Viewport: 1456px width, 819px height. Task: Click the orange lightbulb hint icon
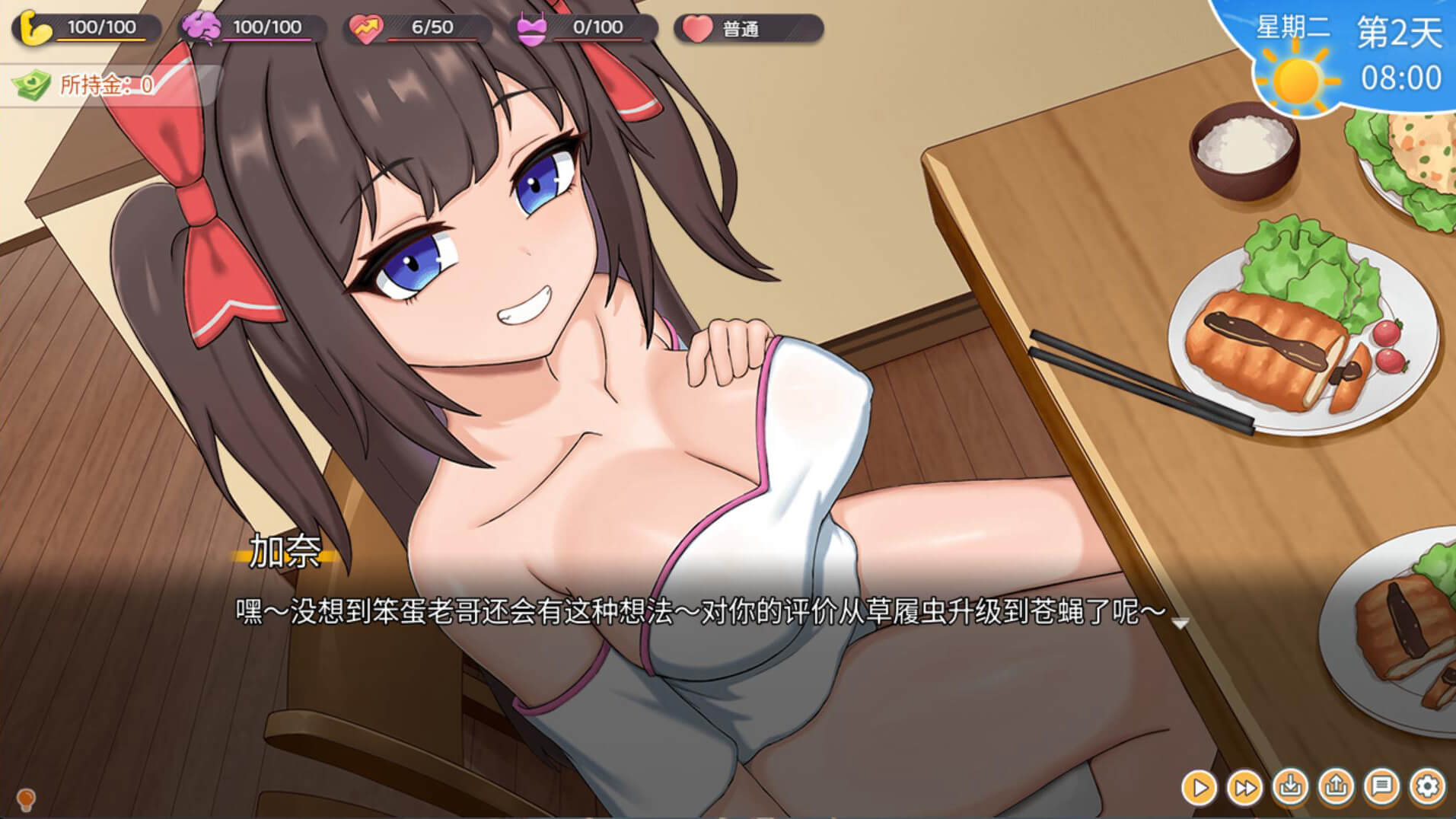point(26,799)
